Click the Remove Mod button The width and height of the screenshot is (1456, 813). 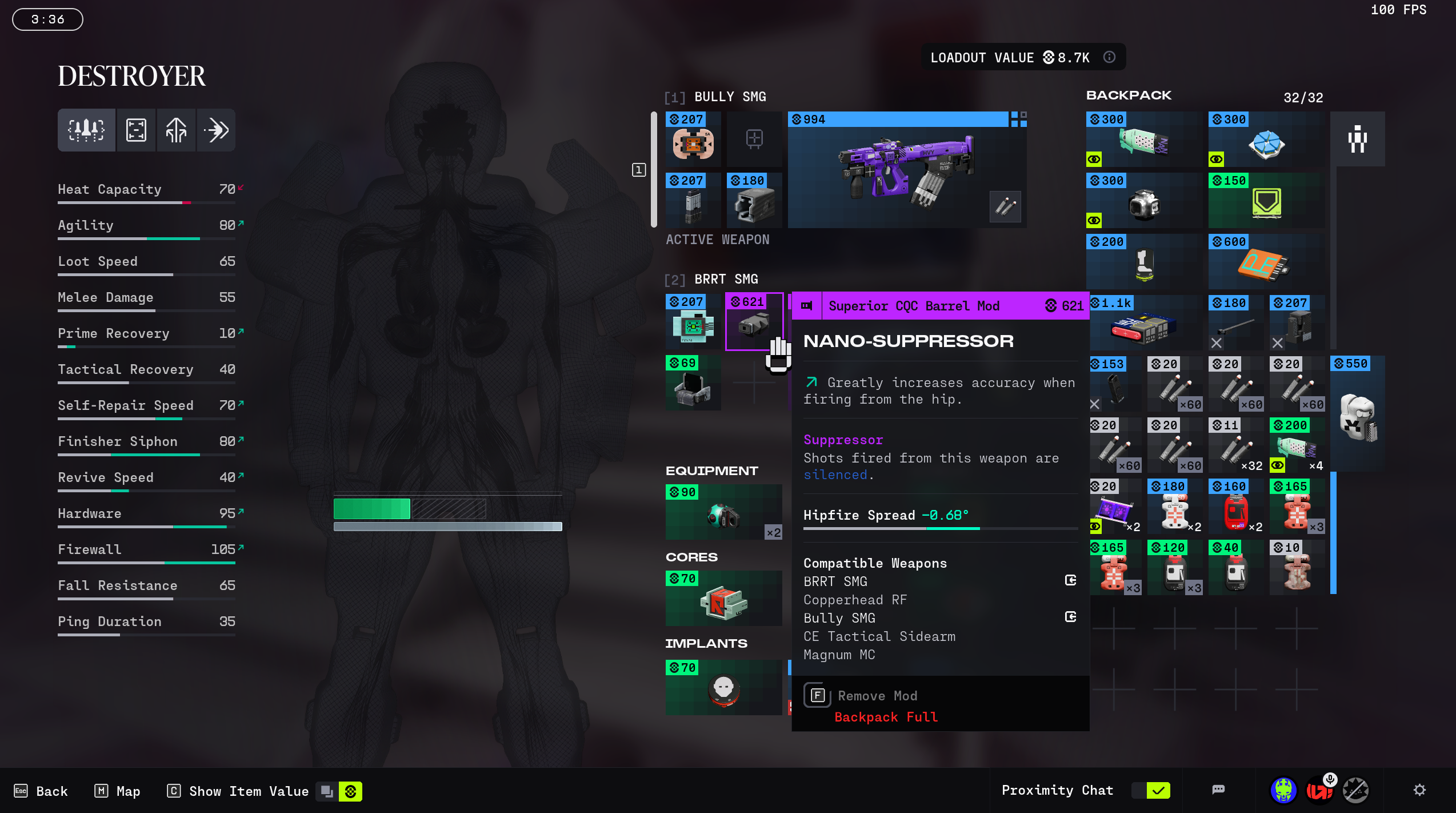coord(877,696)
